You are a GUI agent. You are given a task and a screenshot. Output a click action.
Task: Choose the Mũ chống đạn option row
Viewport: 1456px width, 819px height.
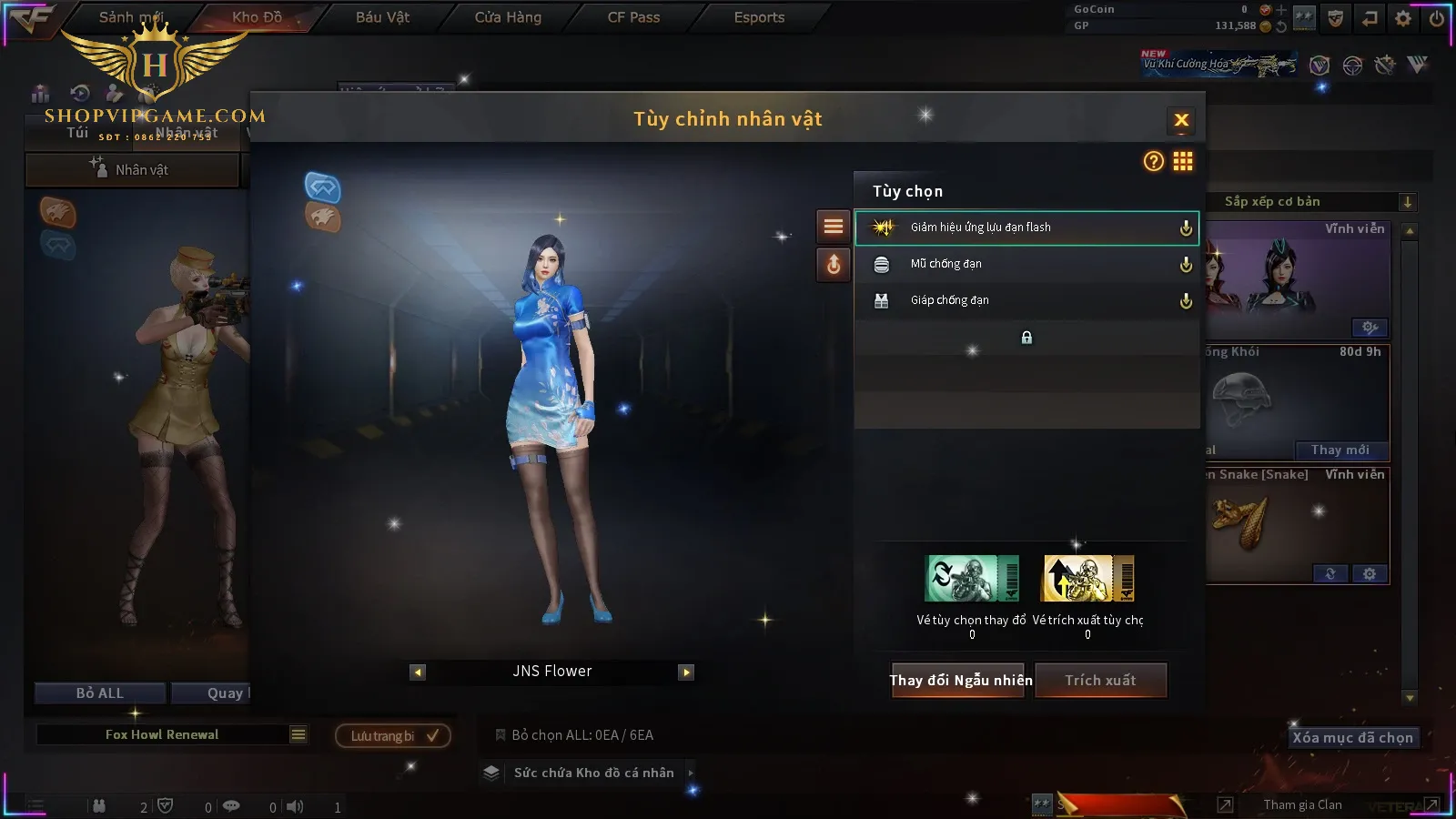pyautogui.click(x=1026, y=264)
